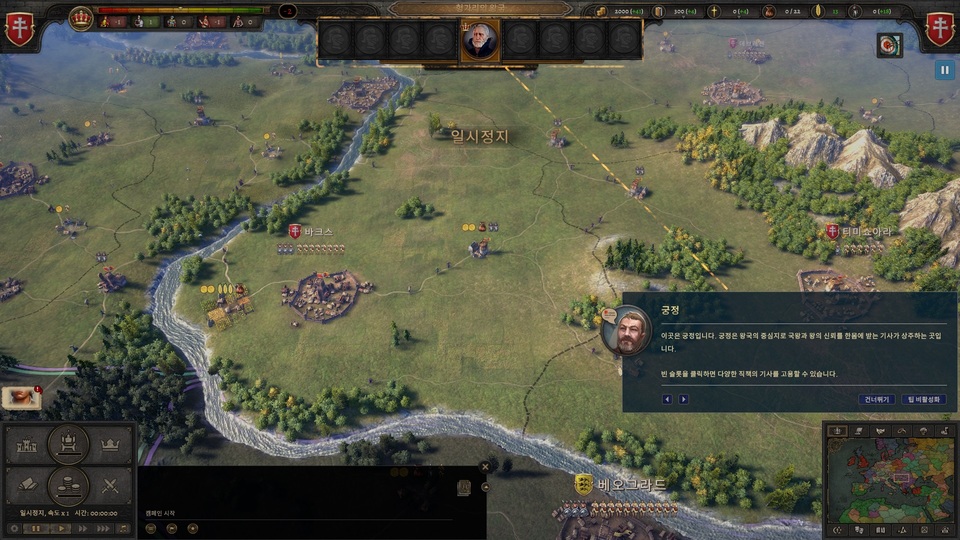The image size is (960, 540).
Task: Open the throne royal court panel
Action: click(69, 443)
